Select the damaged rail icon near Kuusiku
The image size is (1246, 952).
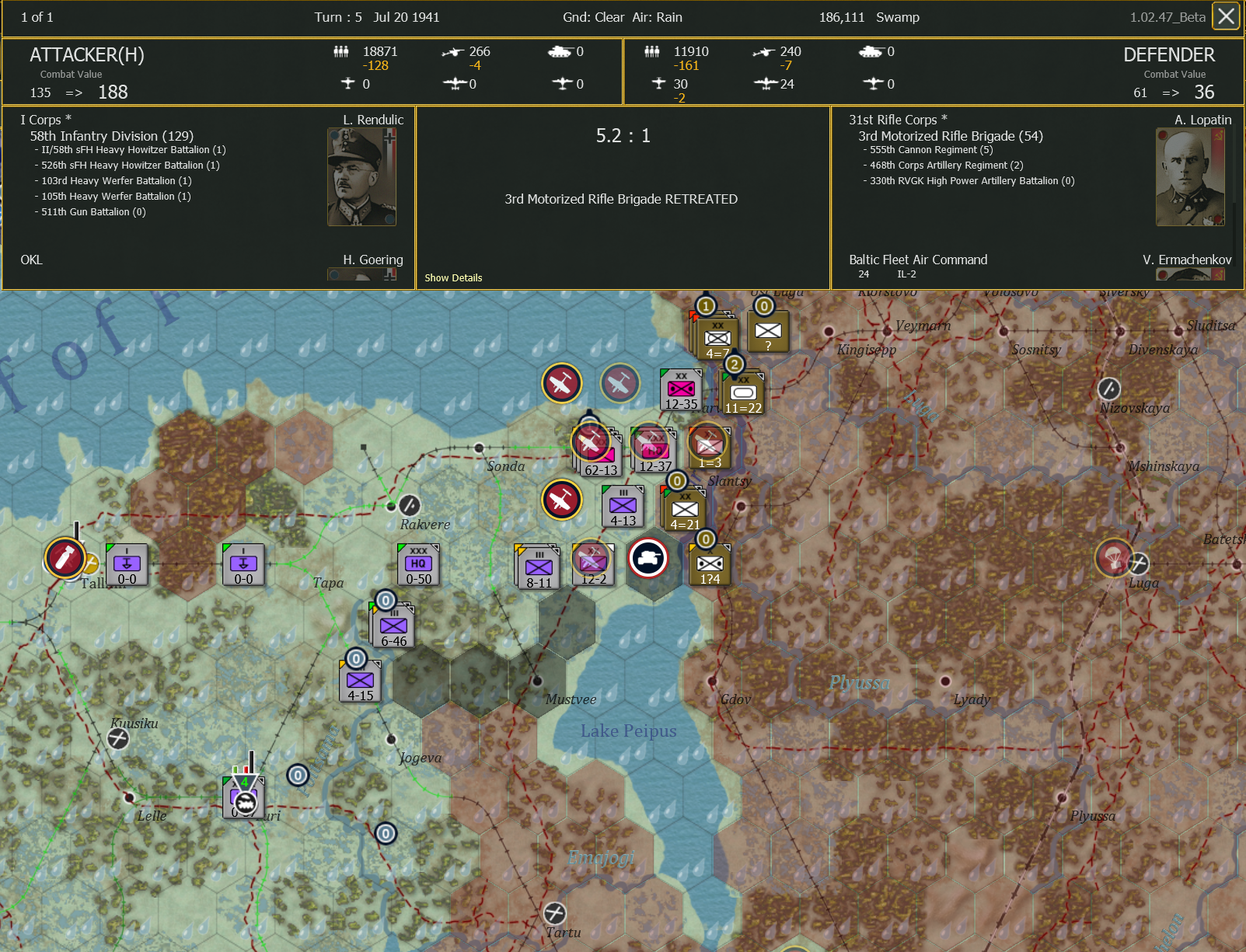point(117,739)
